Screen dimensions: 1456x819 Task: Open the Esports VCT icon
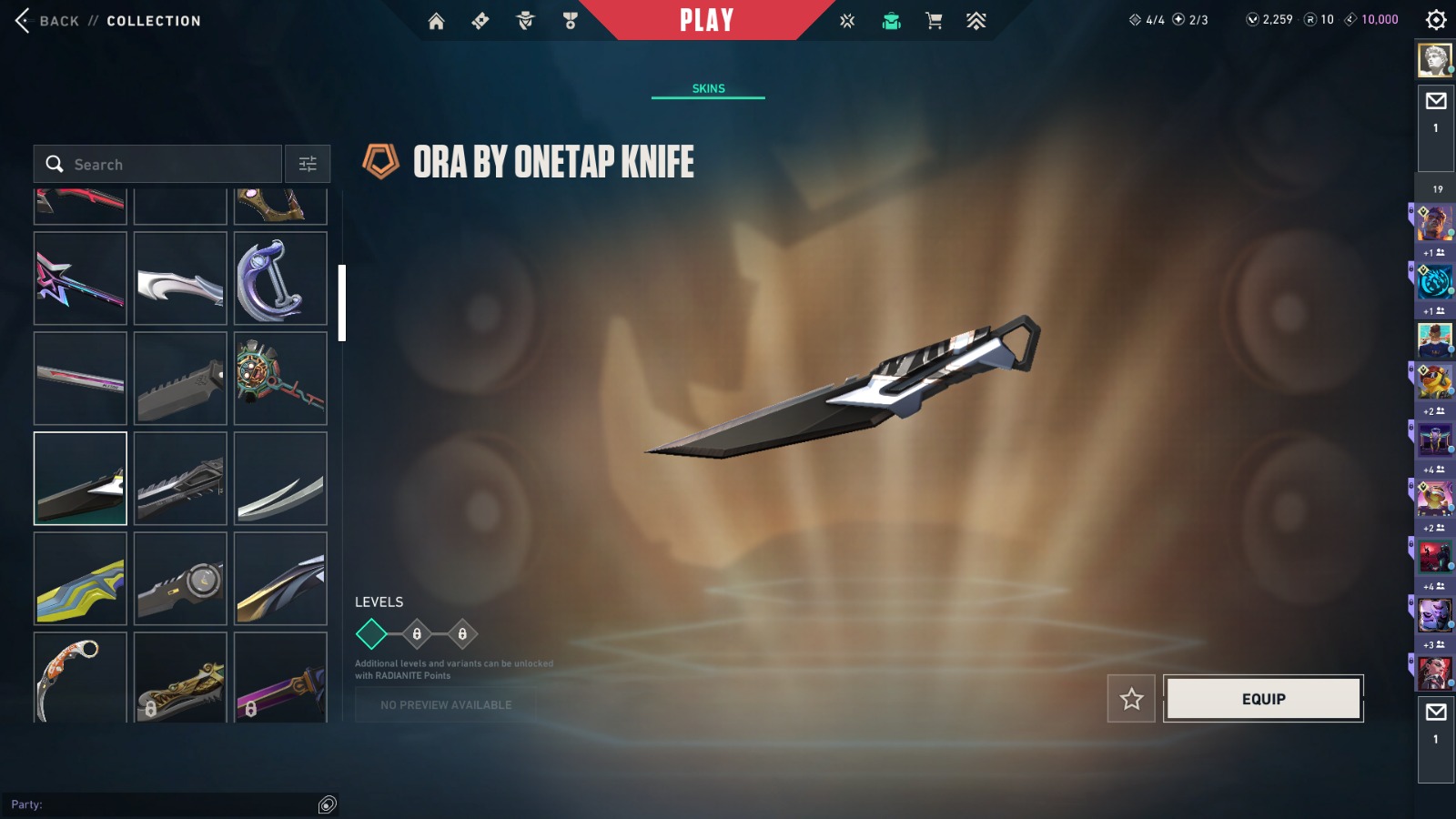846,20
